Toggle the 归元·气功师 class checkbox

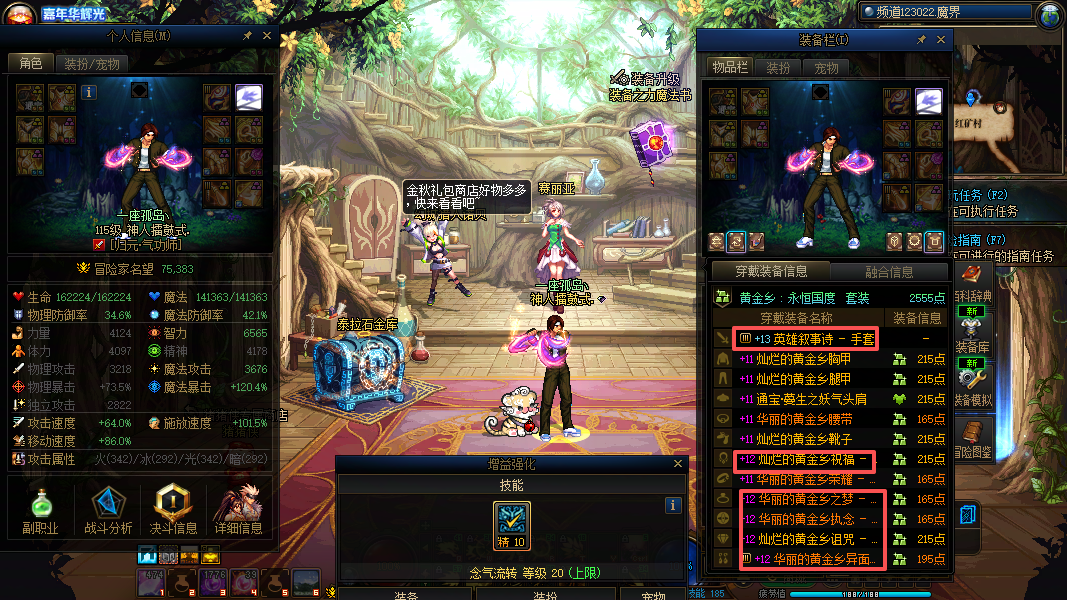pyautogui.click(x=99, y=244)
